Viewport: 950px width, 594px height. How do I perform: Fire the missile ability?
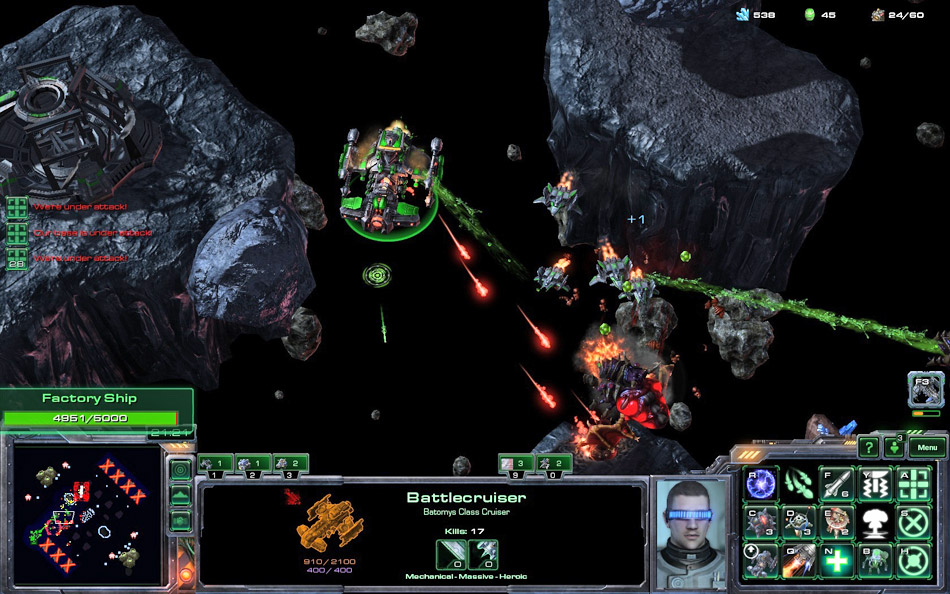tap(837, 484)
